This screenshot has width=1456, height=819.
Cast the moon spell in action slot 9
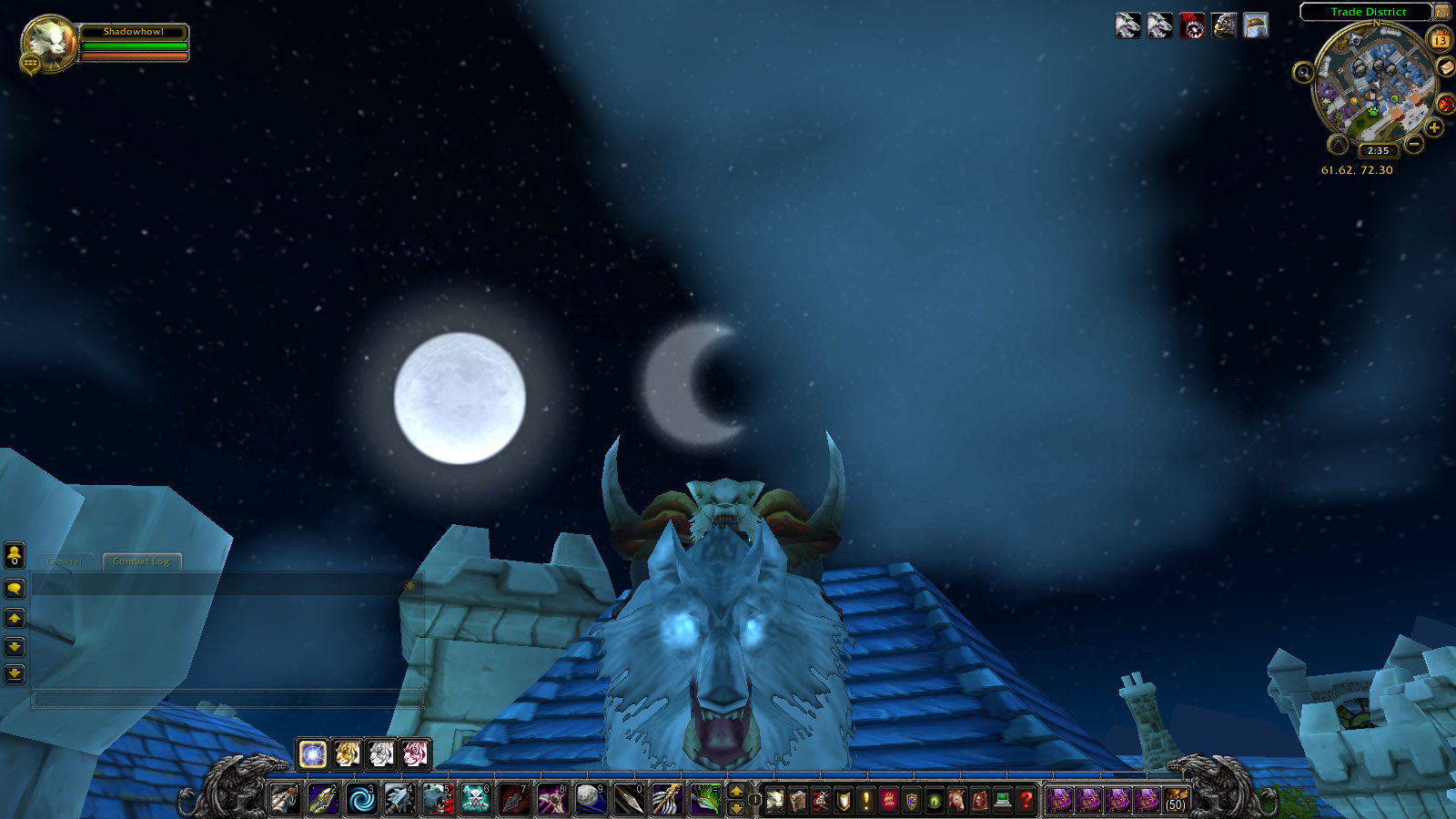(x=590, y=799)
